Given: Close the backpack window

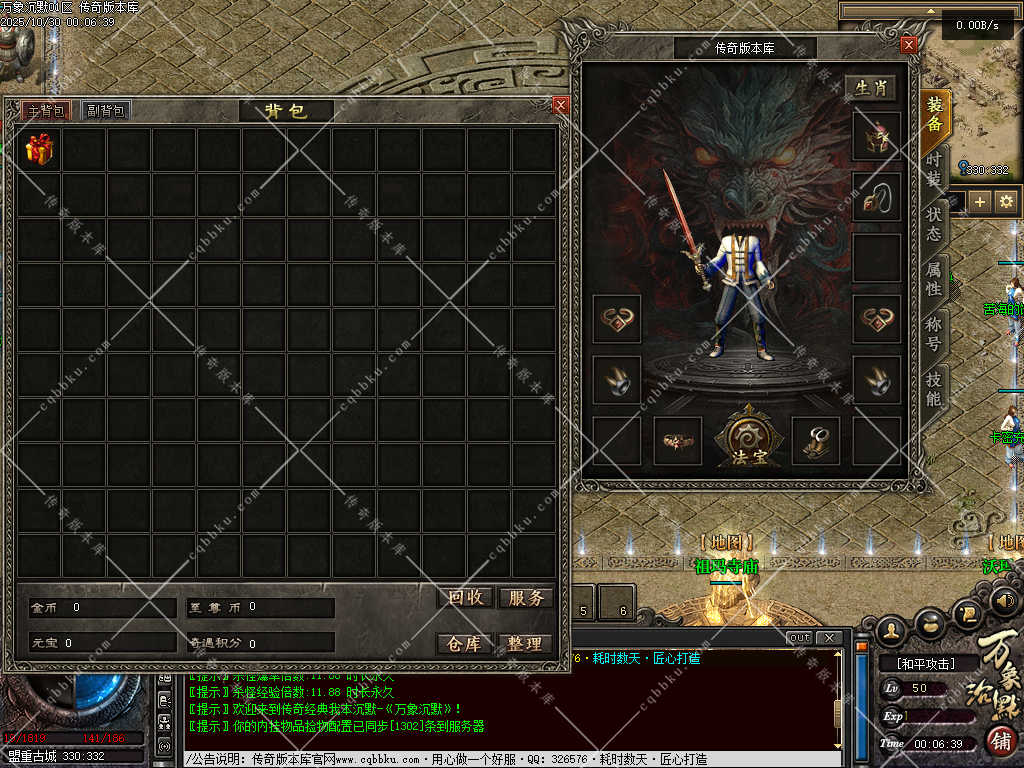Looking at the screenshot, I should [560, 105].
